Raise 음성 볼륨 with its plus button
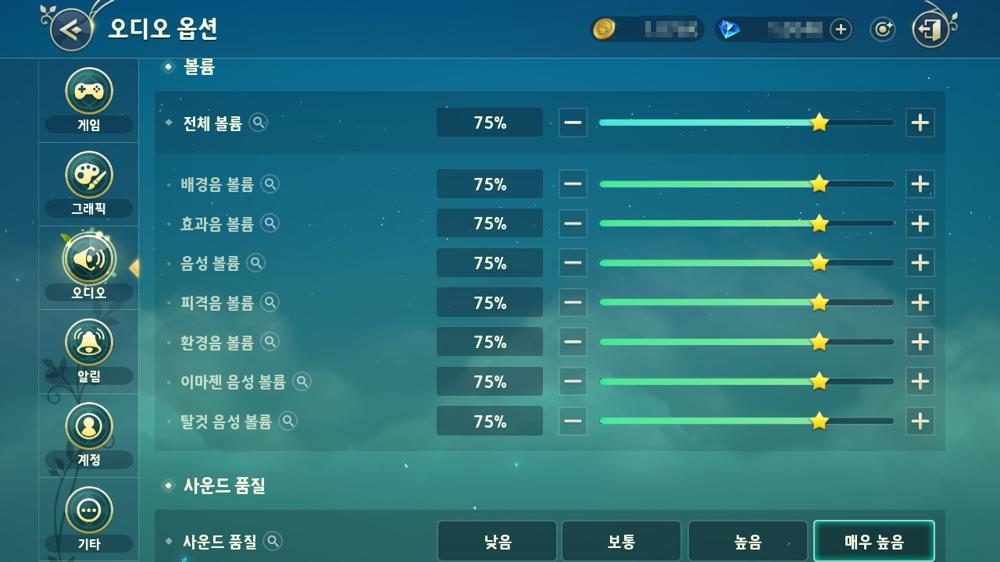 (920, 263)
